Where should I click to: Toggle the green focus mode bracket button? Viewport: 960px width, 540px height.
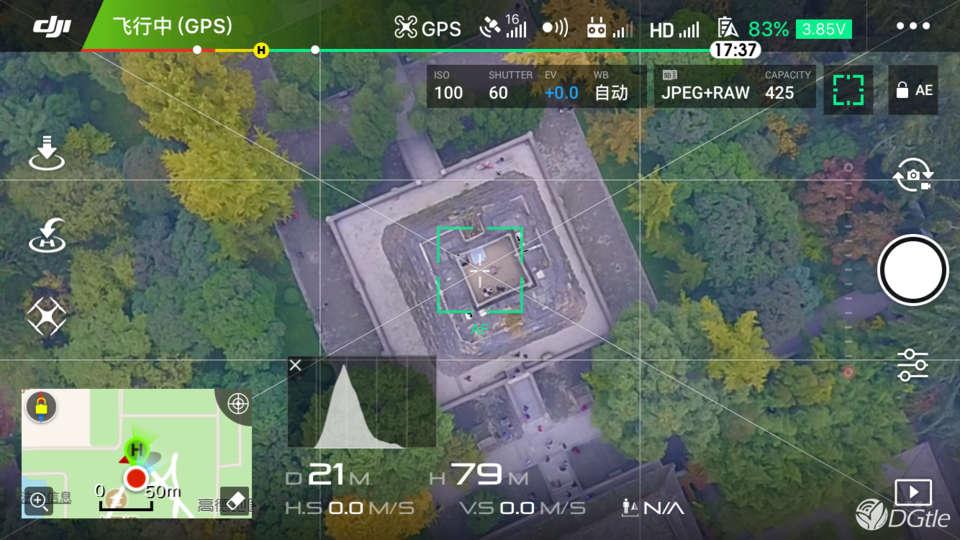pos(848,90)
